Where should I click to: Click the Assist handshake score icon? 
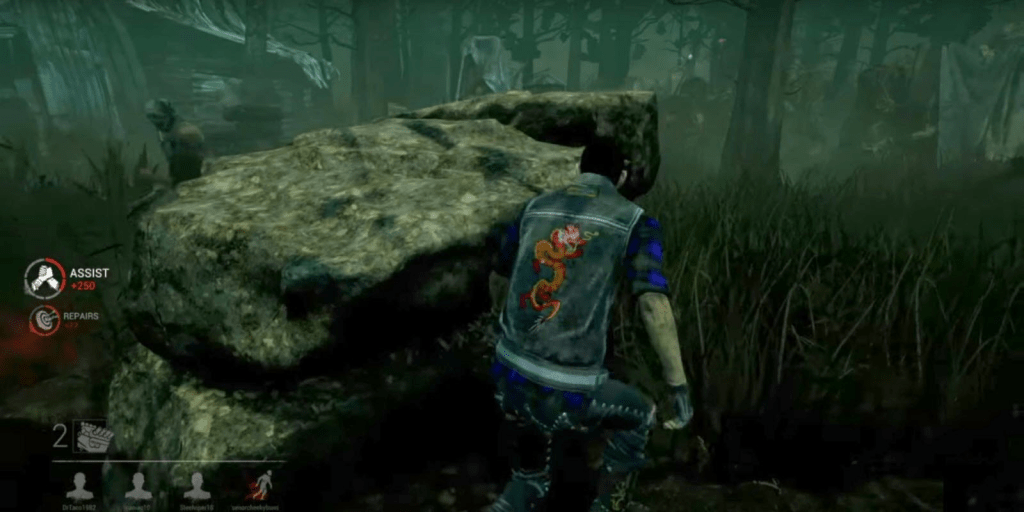[x=45, y=279]
